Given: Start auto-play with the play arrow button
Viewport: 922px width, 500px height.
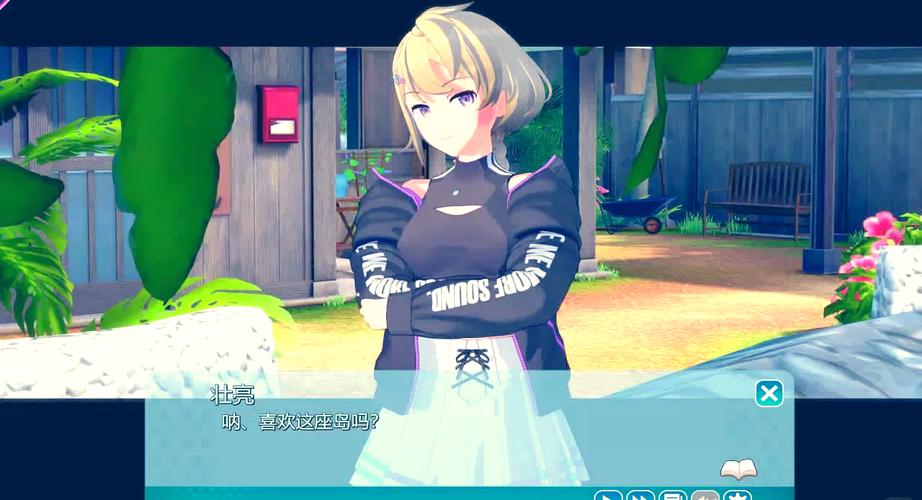Looking at the screenshot, I should pos(608,496).
